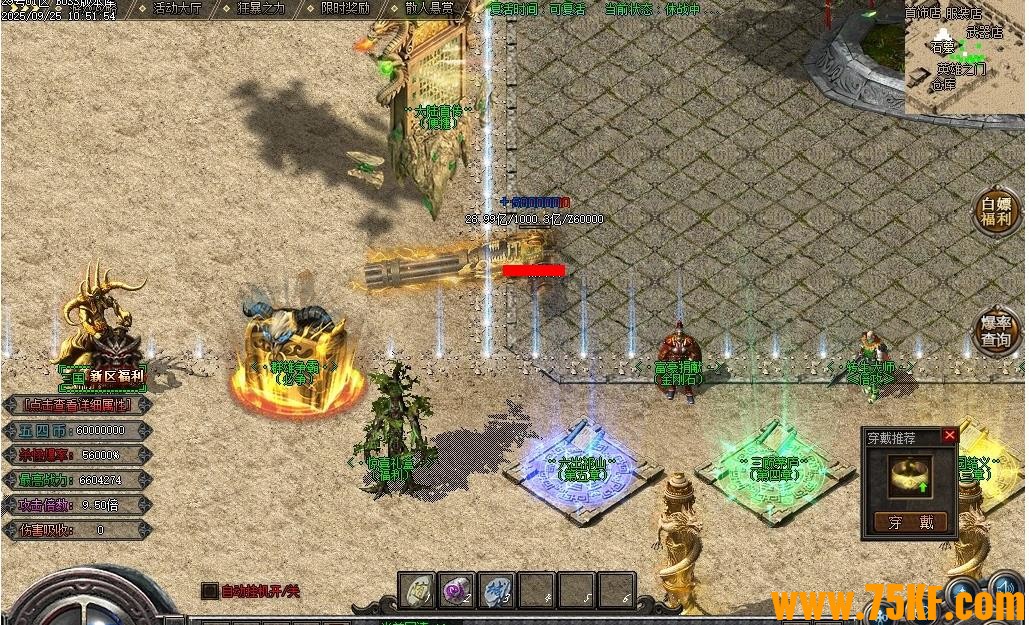Open the 狂暴之力 menu

[x=262, y=8]
